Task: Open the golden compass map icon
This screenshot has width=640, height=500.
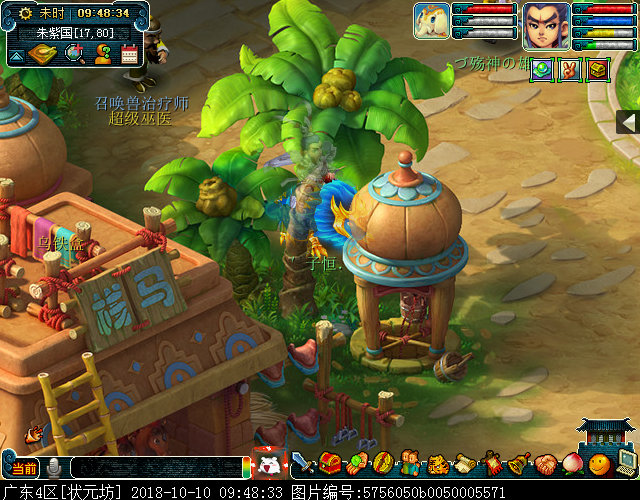Action: pyautogui.click(x=43, y=54)
